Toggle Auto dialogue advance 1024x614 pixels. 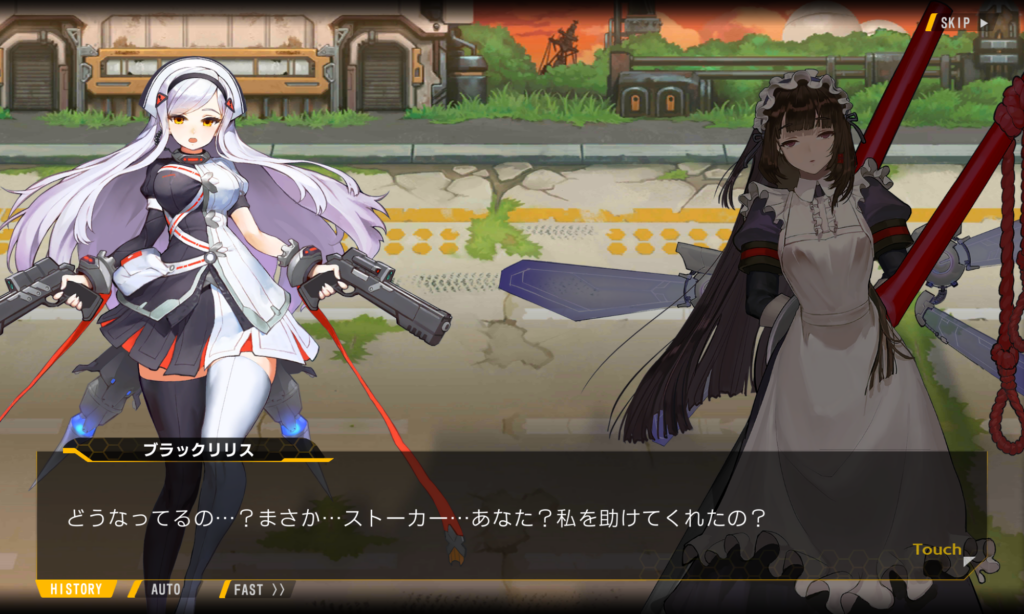coord(165,589)
